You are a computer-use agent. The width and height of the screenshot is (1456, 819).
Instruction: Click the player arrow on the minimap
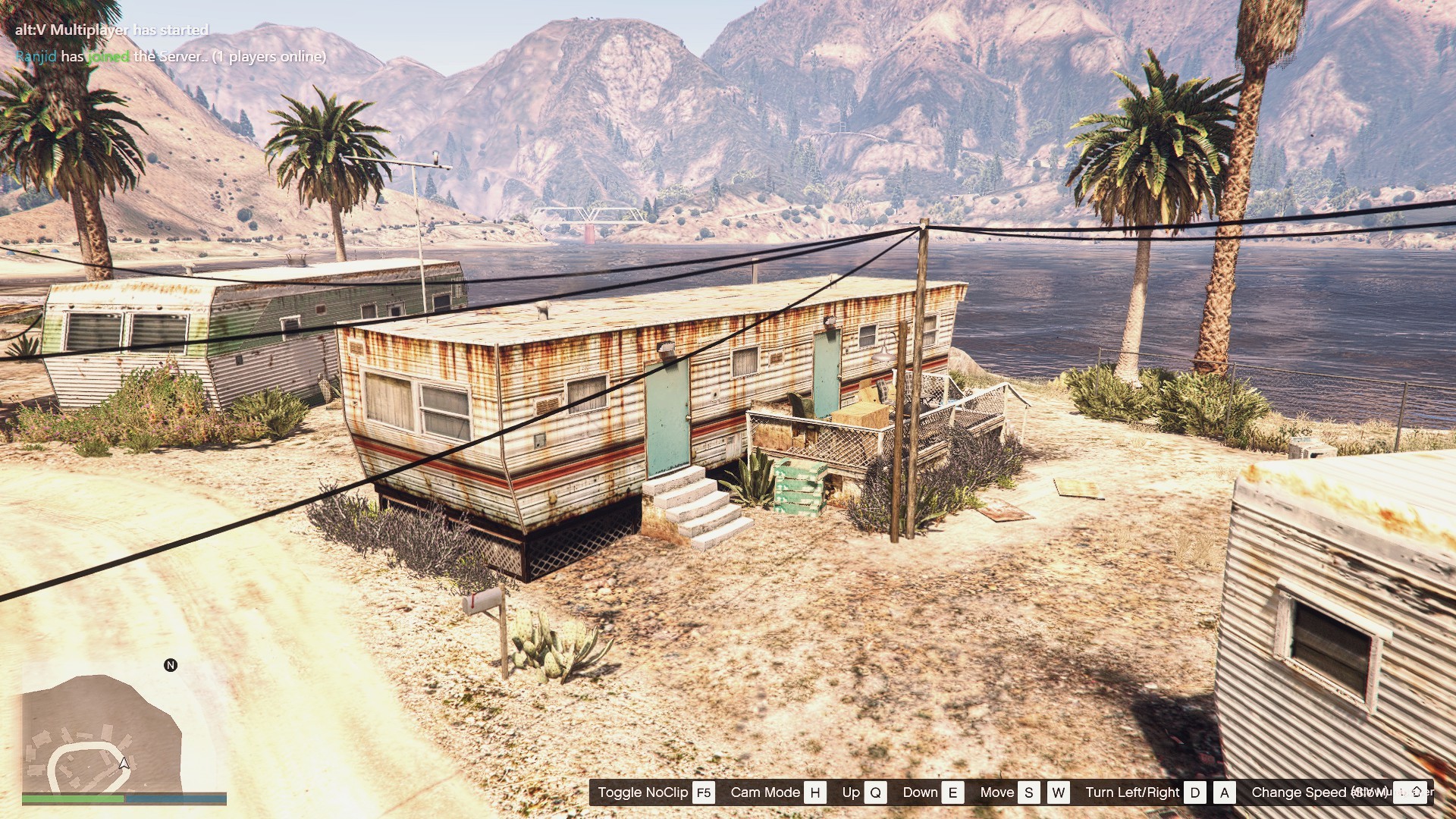[124, 763]
